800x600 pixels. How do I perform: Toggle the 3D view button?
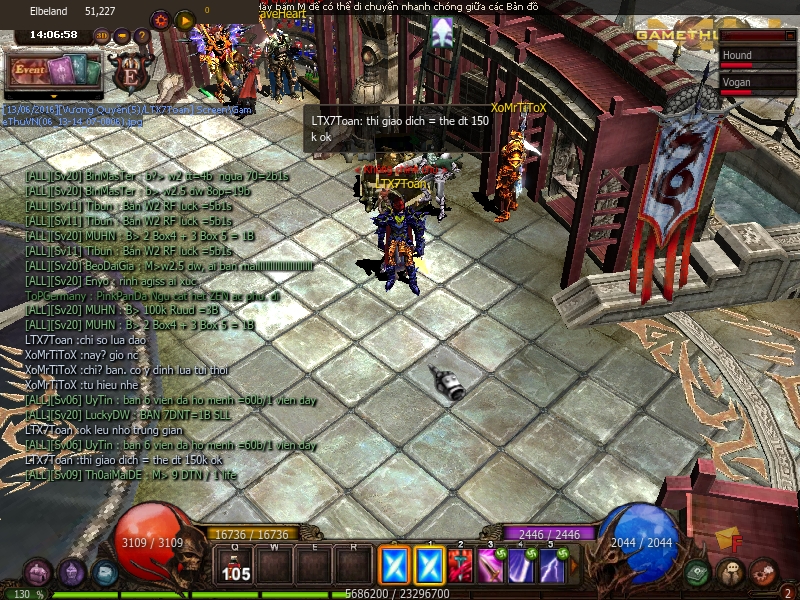pyautogui.click(x=102, y=36)
